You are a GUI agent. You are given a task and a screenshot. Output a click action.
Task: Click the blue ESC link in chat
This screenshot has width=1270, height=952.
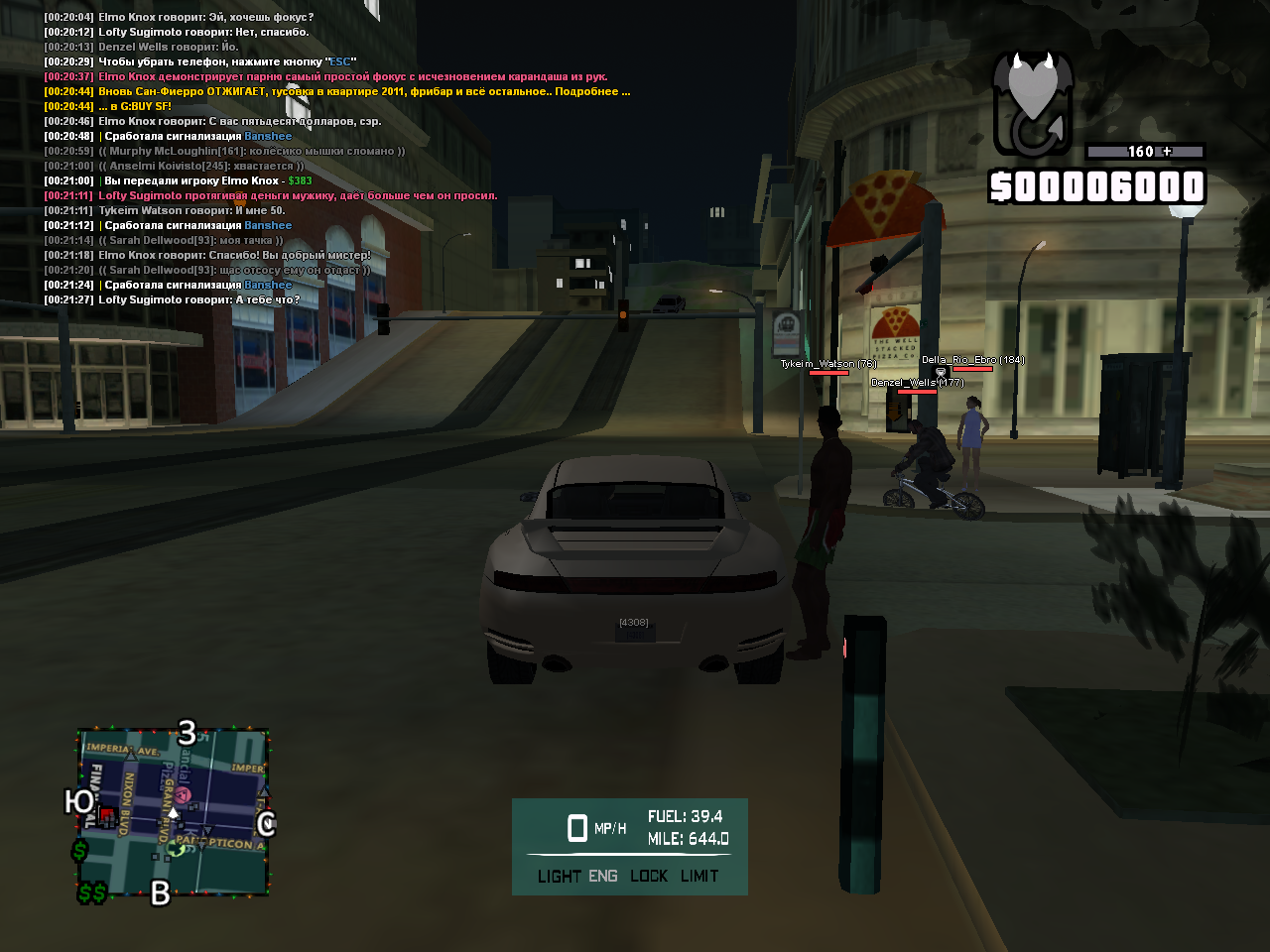pyautogui.click(x=340, y=61)
